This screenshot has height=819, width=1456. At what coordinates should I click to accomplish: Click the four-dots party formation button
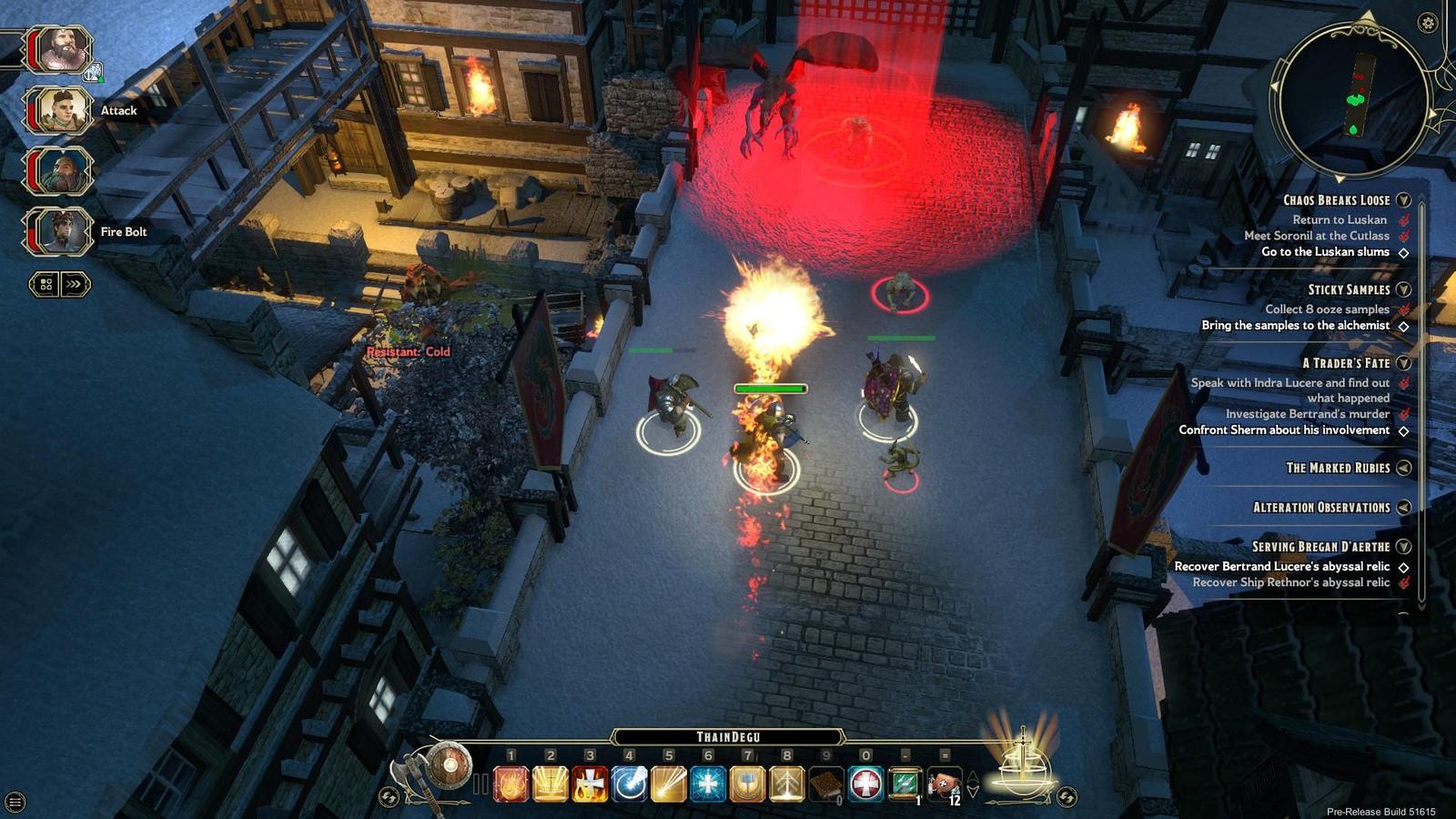45,285
